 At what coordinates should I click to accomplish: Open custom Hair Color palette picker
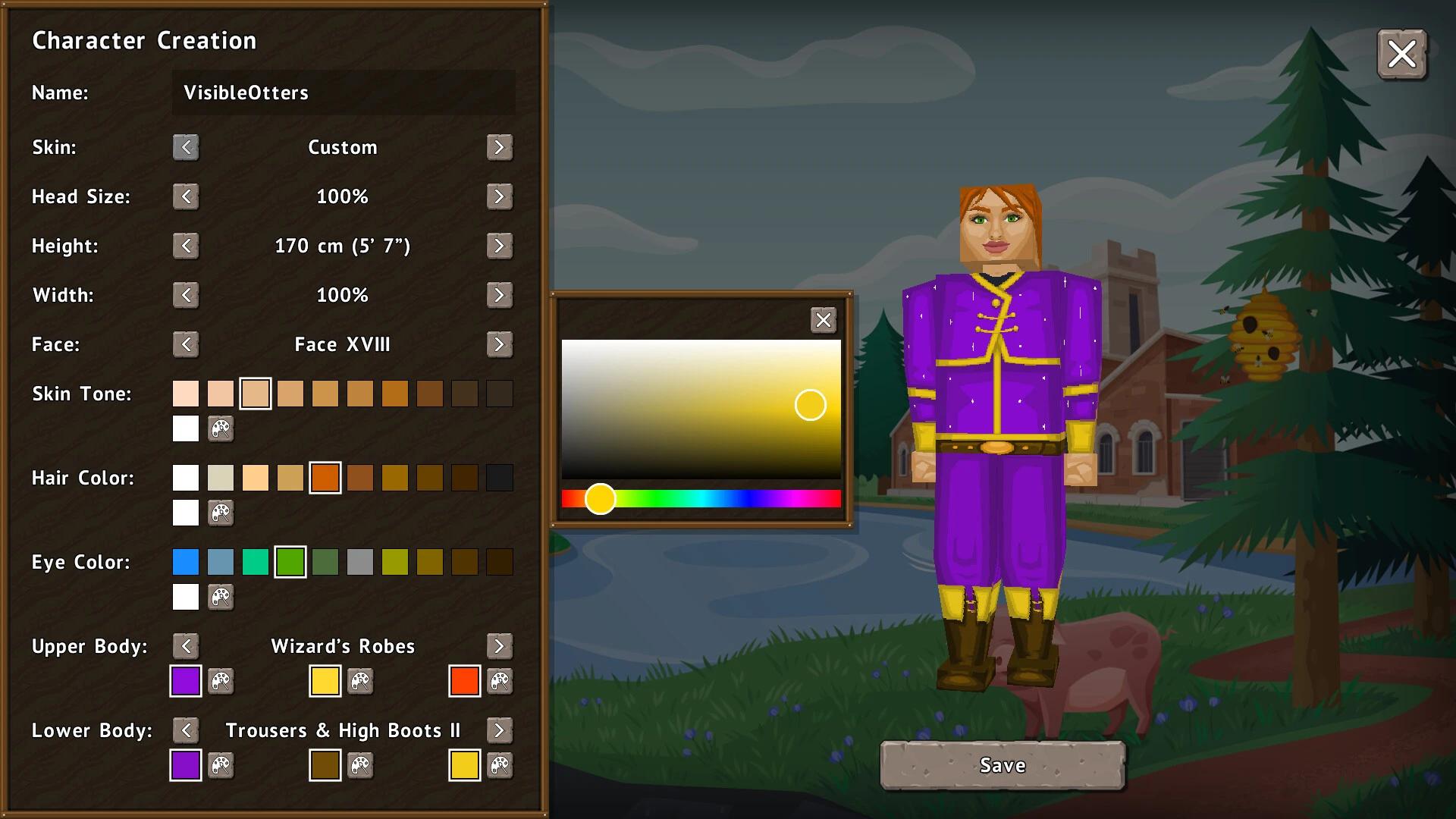pyautogui.click(x=221, y=513)
